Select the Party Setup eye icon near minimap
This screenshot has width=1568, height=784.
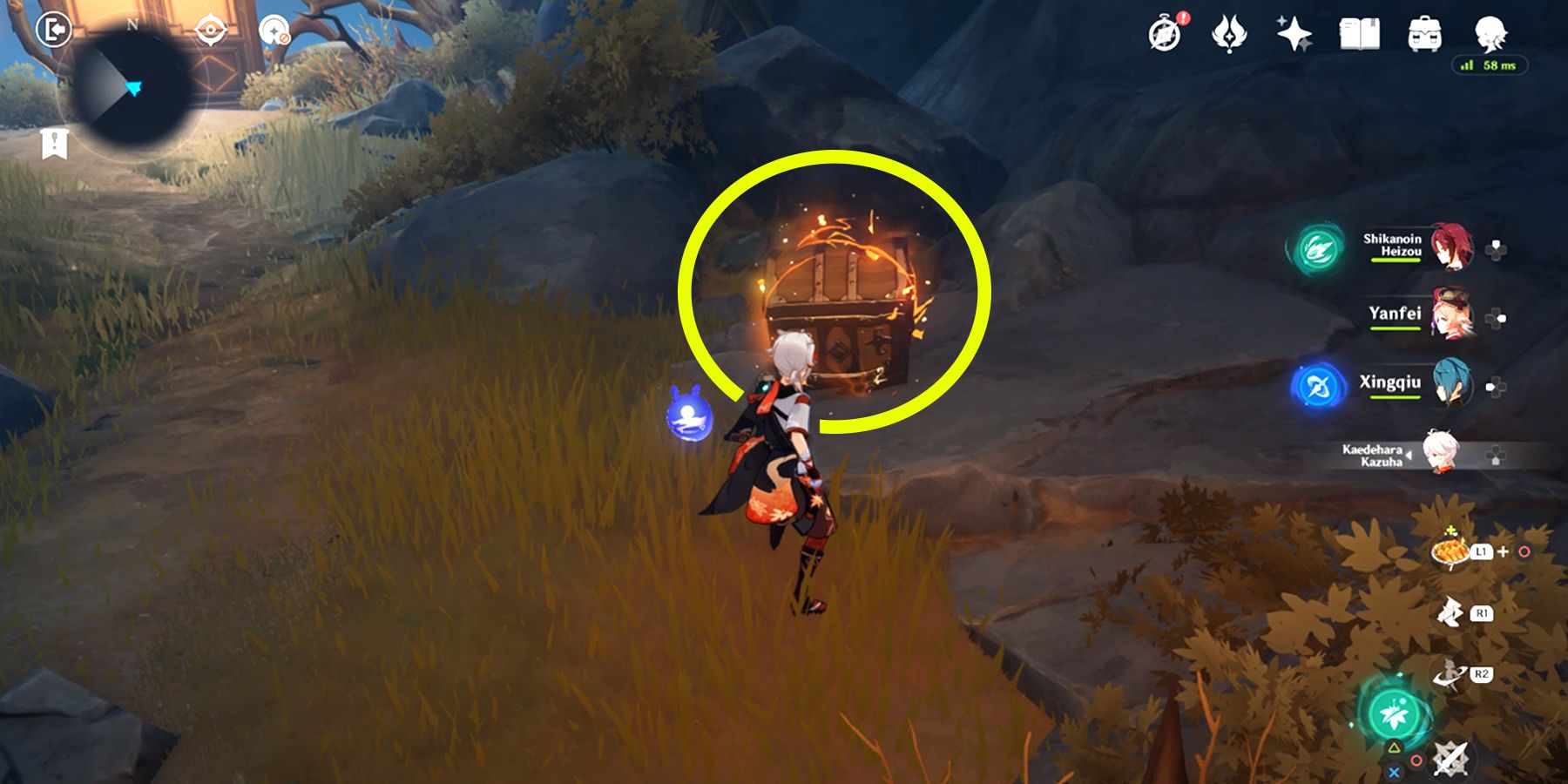pos(211,29)
